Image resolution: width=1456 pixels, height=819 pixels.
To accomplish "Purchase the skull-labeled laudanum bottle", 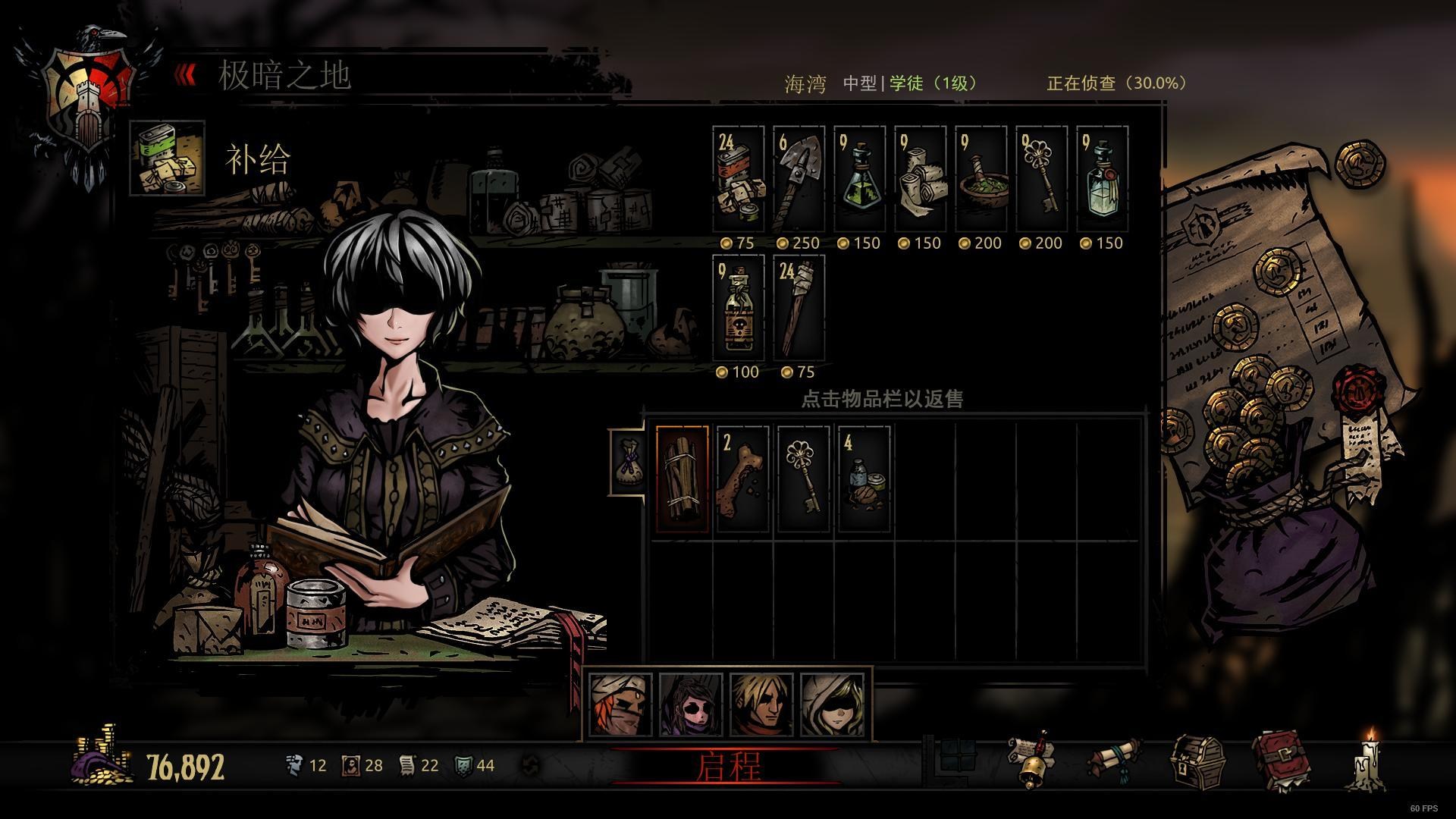I will (739, 309).
